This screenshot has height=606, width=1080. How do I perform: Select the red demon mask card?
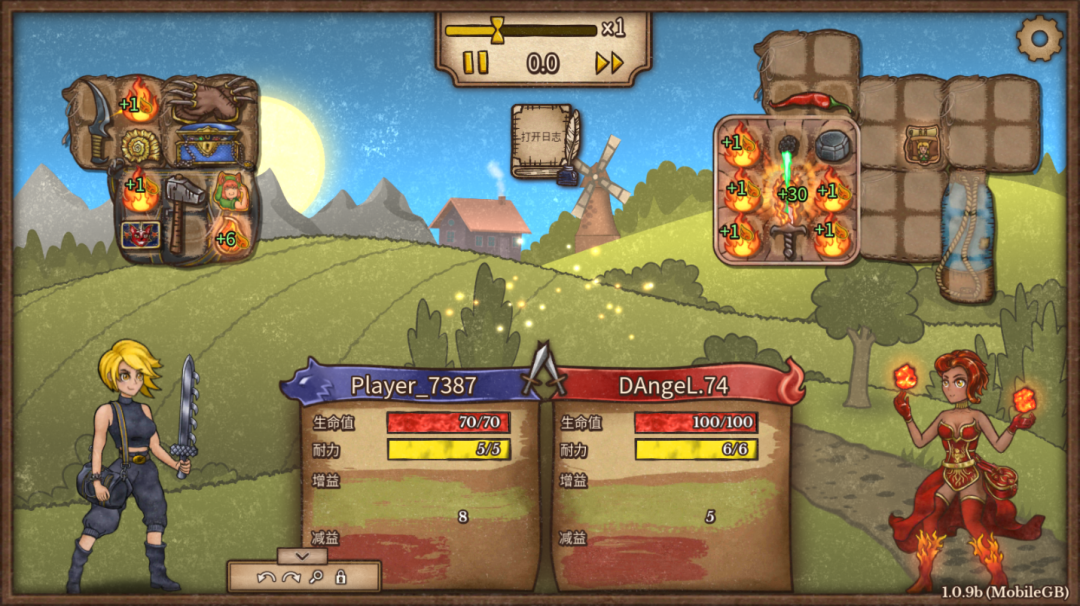139,235
